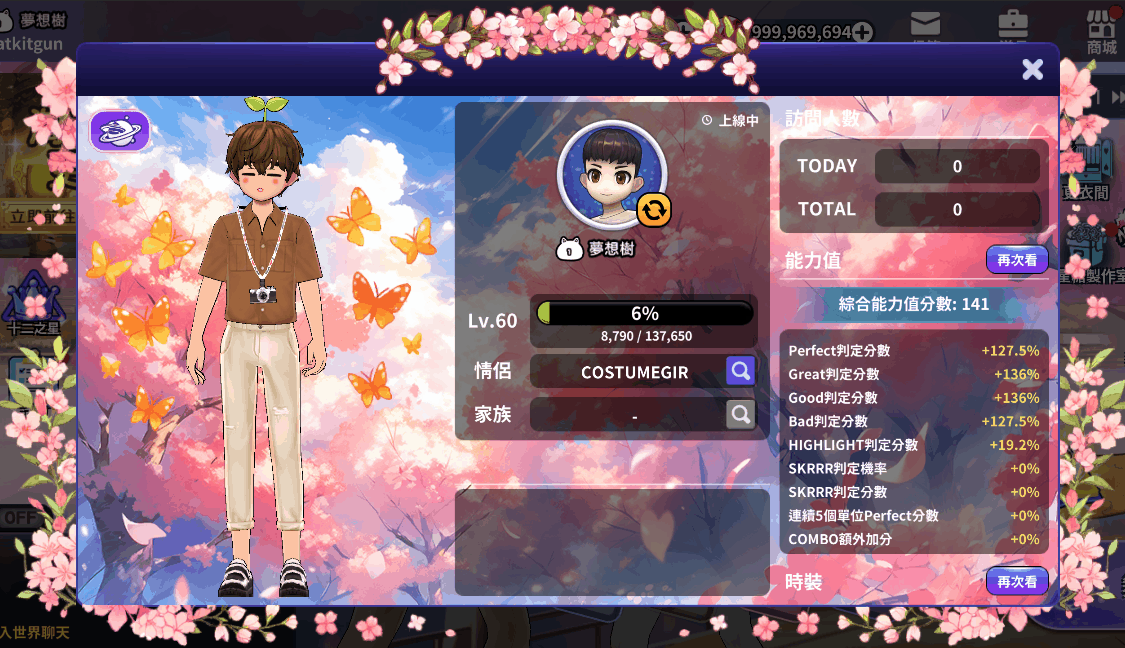Open the briefcase icon in top bar

(1013, 25)
